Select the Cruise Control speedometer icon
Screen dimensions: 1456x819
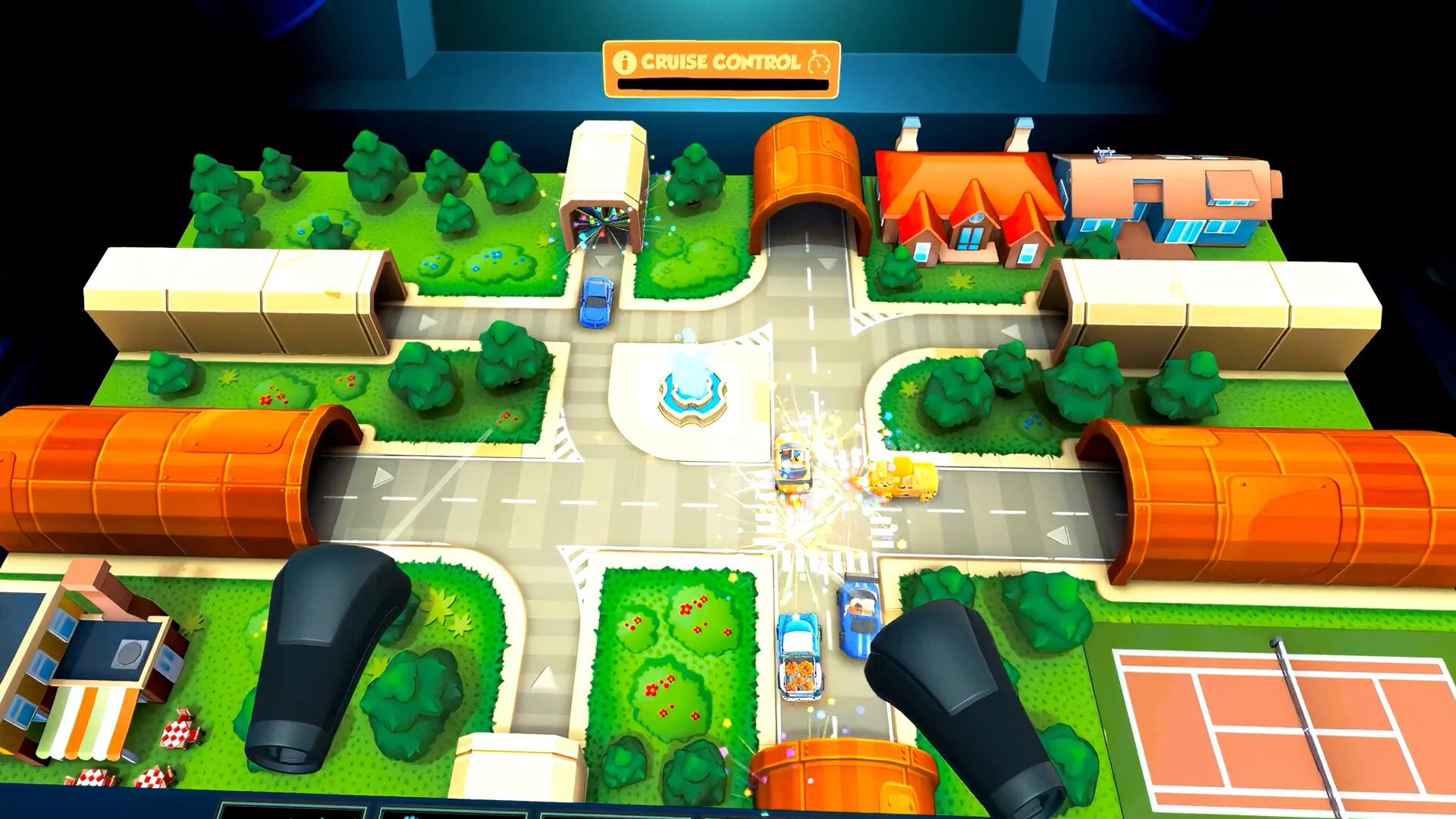pos(819,62)
